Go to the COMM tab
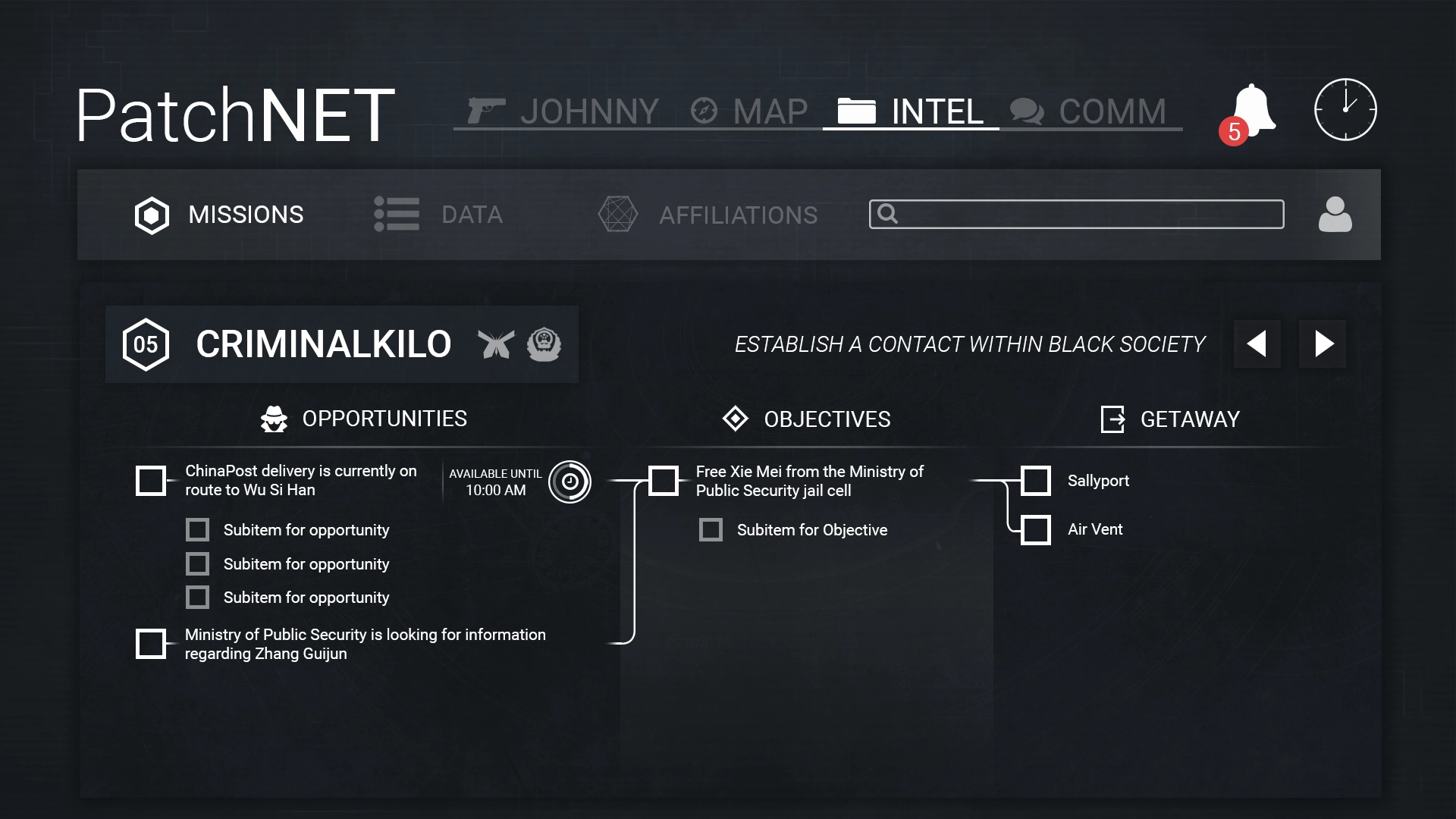Image resolution: width=1456 pixels, height=819 pixels. [x=1089, y=111]
